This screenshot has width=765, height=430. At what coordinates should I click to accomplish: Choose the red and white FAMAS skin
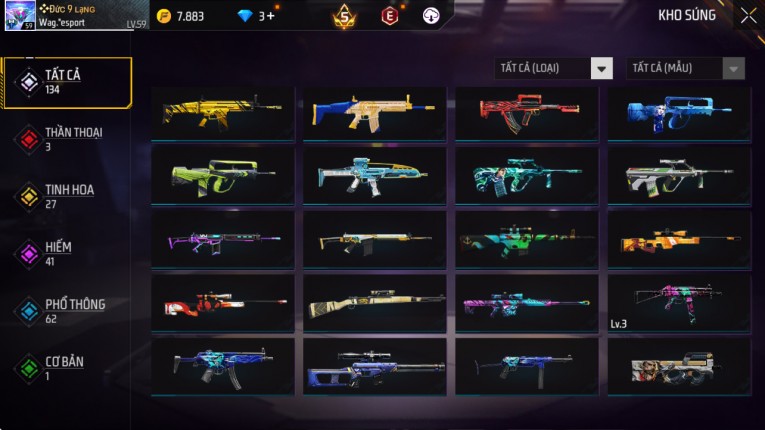527,112
